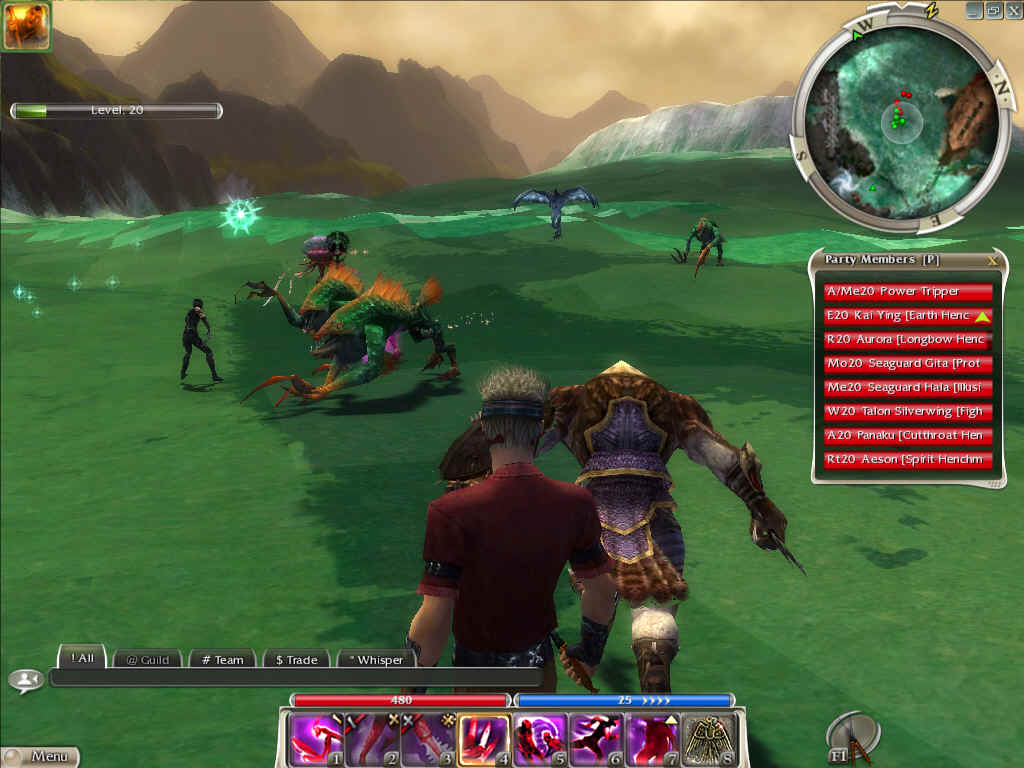The width and height of the screenshot is (1024, 768).
Task: Choose Talon Silverwing from the party list
Action: click(x=908, y=412)
